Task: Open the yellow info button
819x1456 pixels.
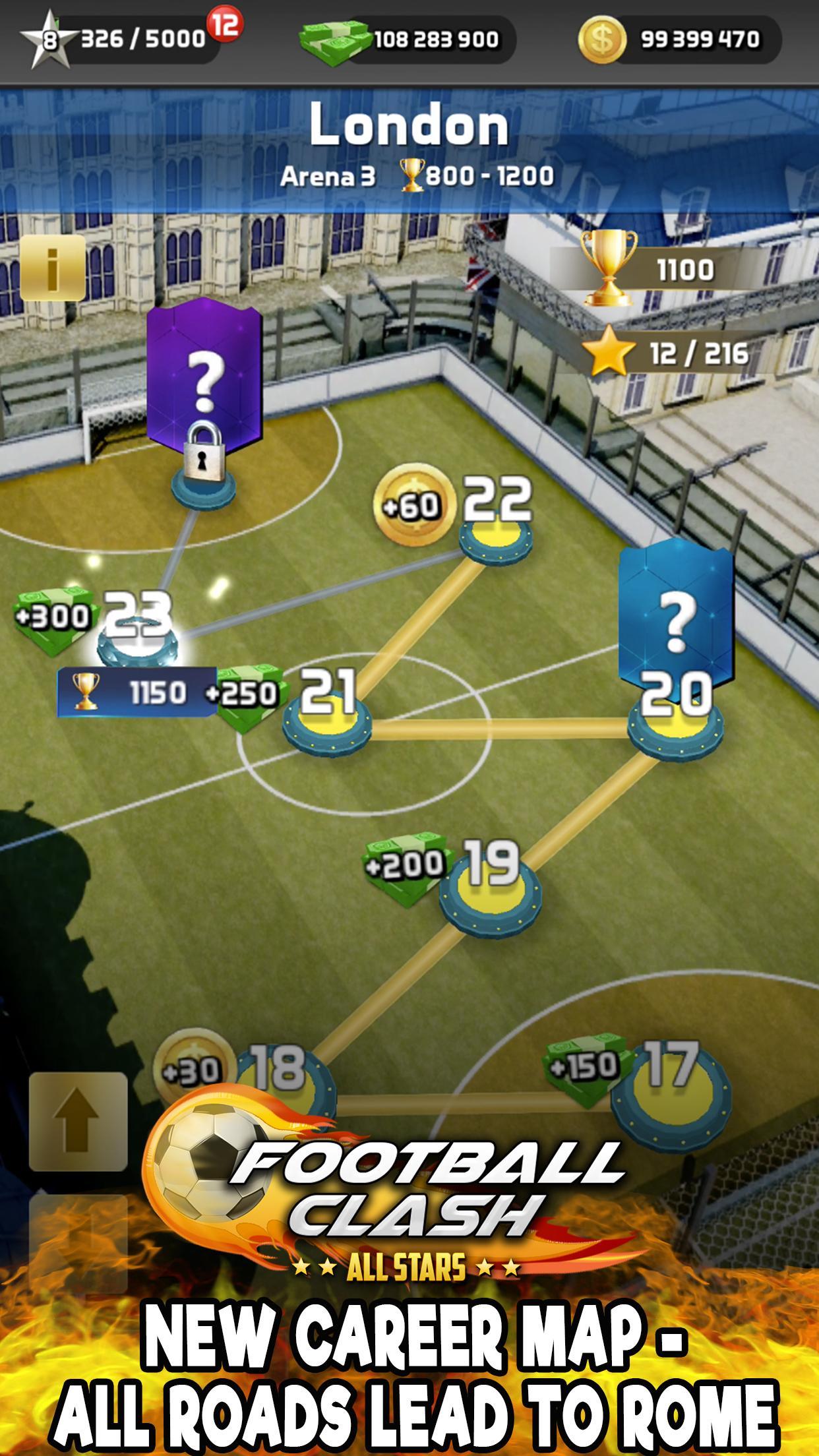Action: click(52, 268)
